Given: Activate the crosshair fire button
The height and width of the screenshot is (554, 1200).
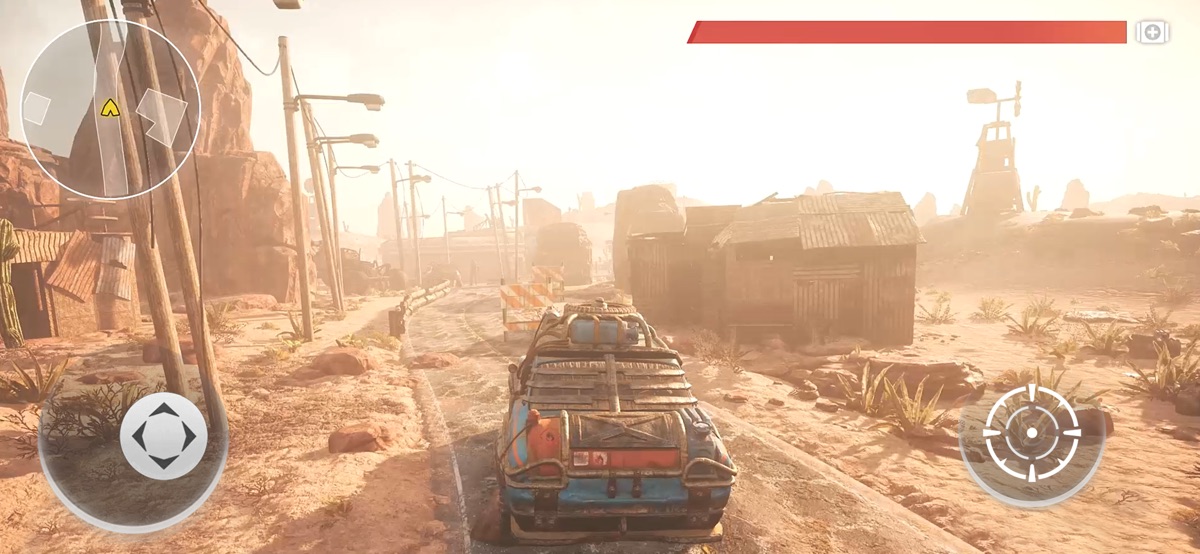Looking at the screenshot, I should [x=1032, y=433].
